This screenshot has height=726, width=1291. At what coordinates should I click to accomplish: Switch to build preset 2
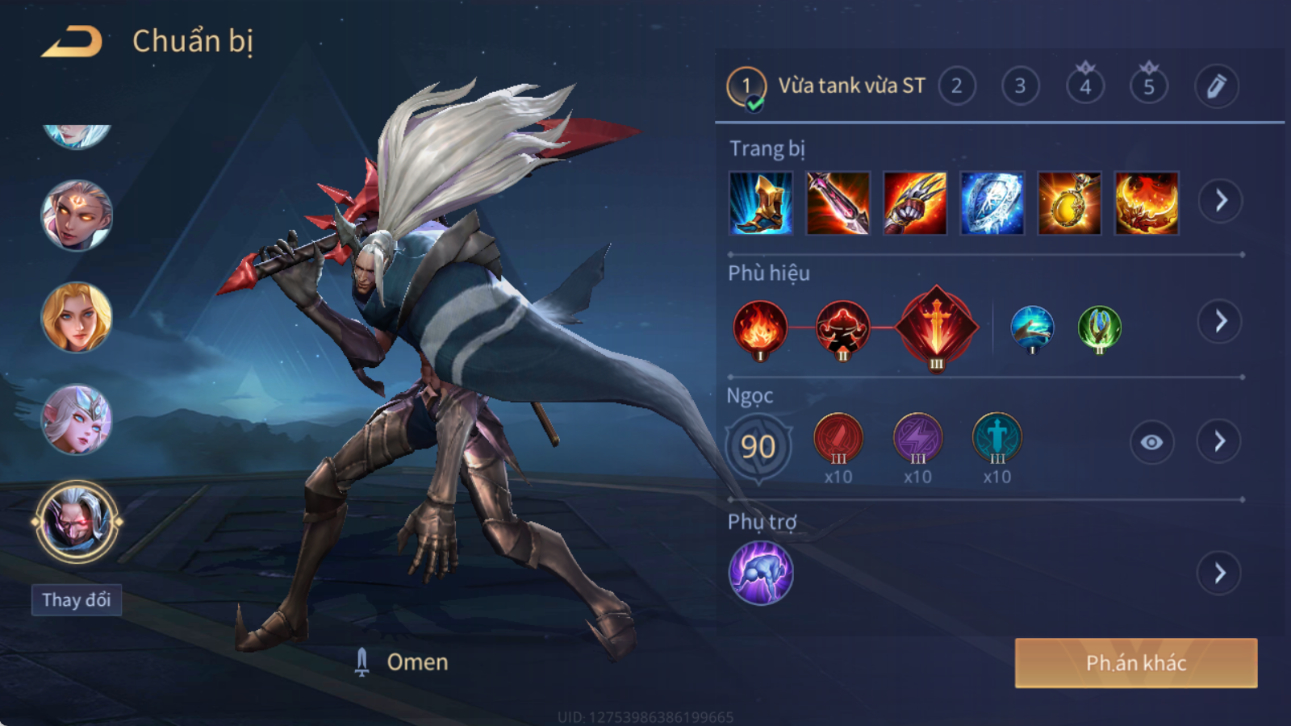(957, 86)
